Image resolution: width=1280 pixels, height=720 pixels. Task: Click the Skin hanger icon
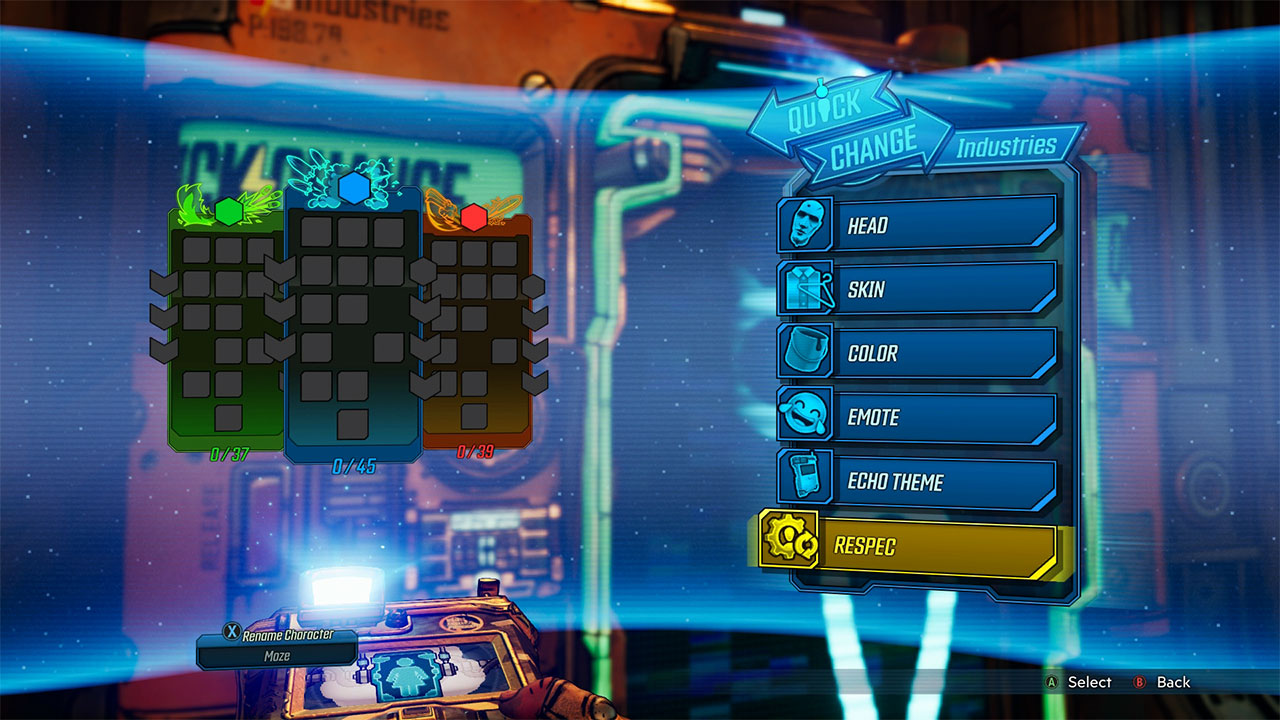808,289
